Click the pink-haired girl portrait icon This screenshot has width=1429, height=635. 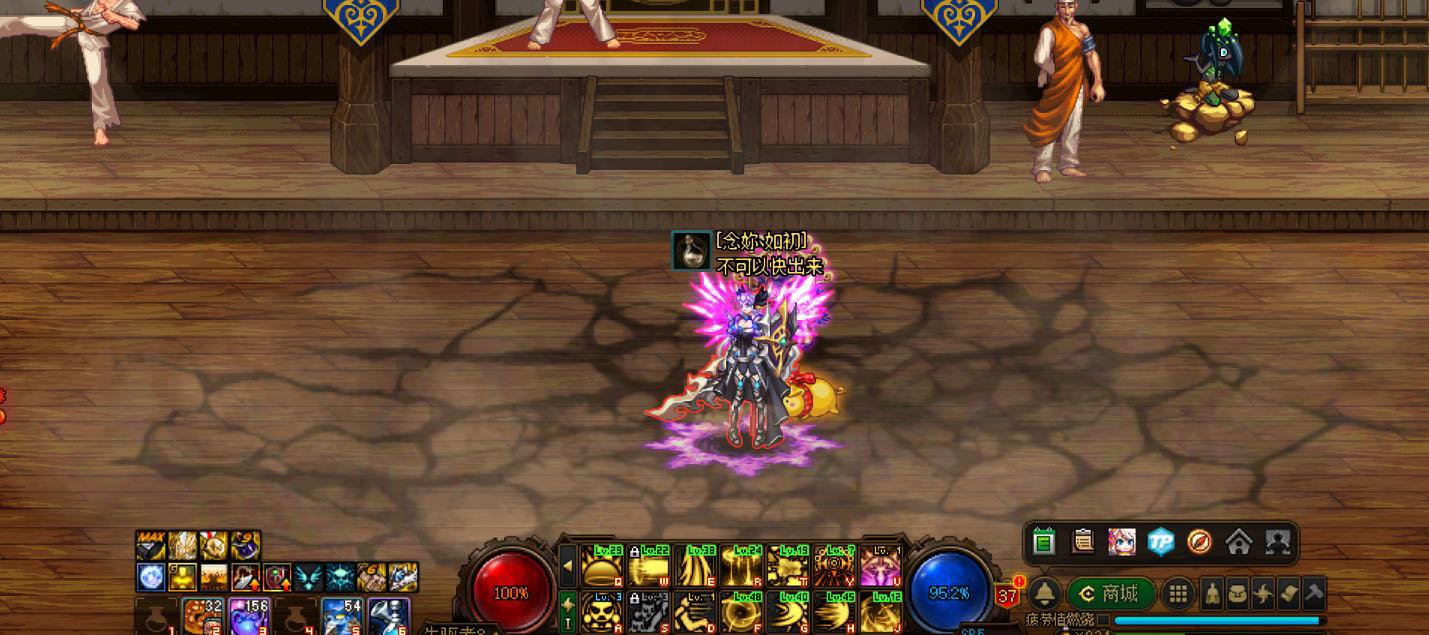[x=1121, y=542]
